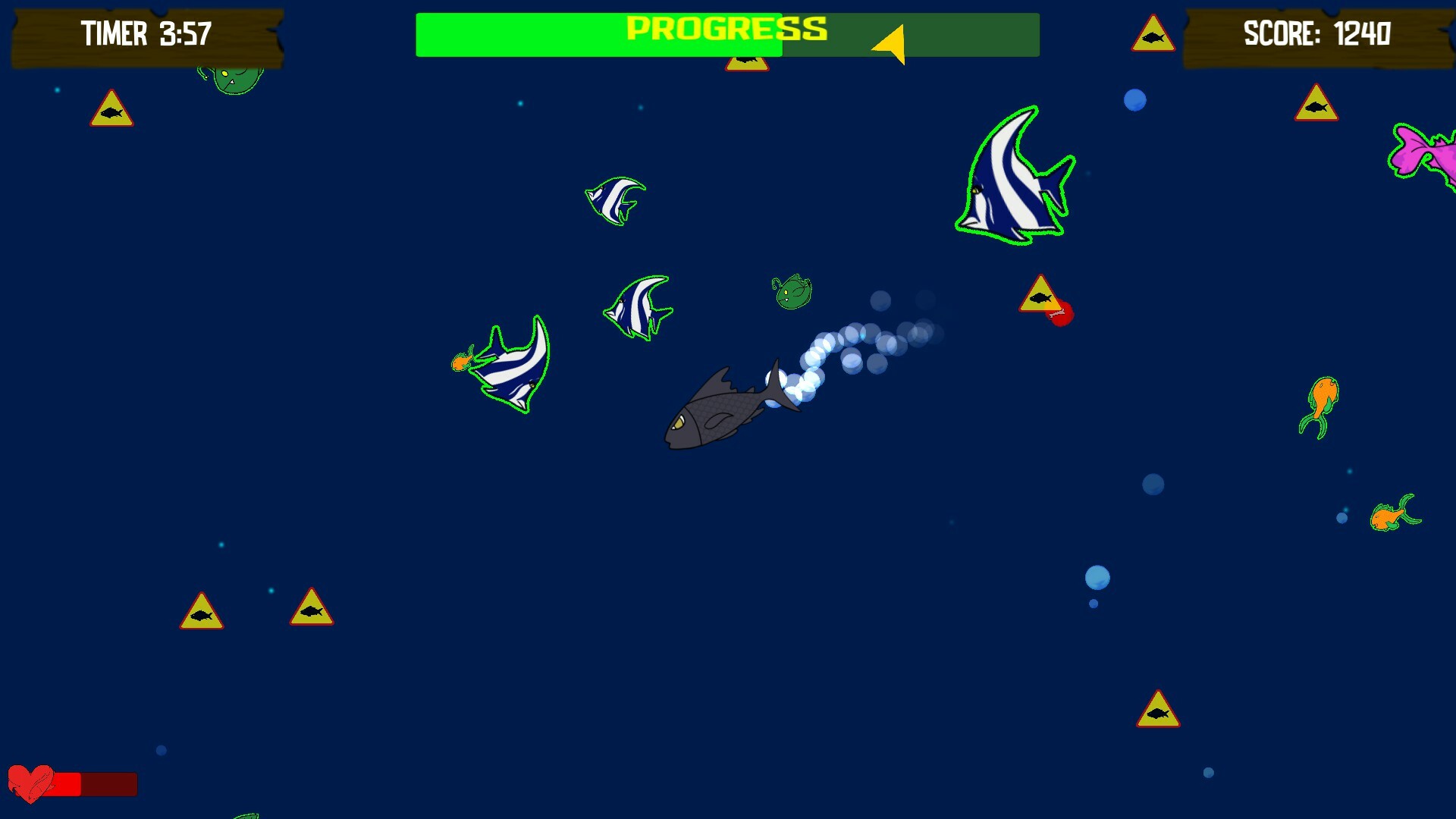1456x819 pixels.
Task: Select the small green blob fish mid-screen
Action: [792, 290]
